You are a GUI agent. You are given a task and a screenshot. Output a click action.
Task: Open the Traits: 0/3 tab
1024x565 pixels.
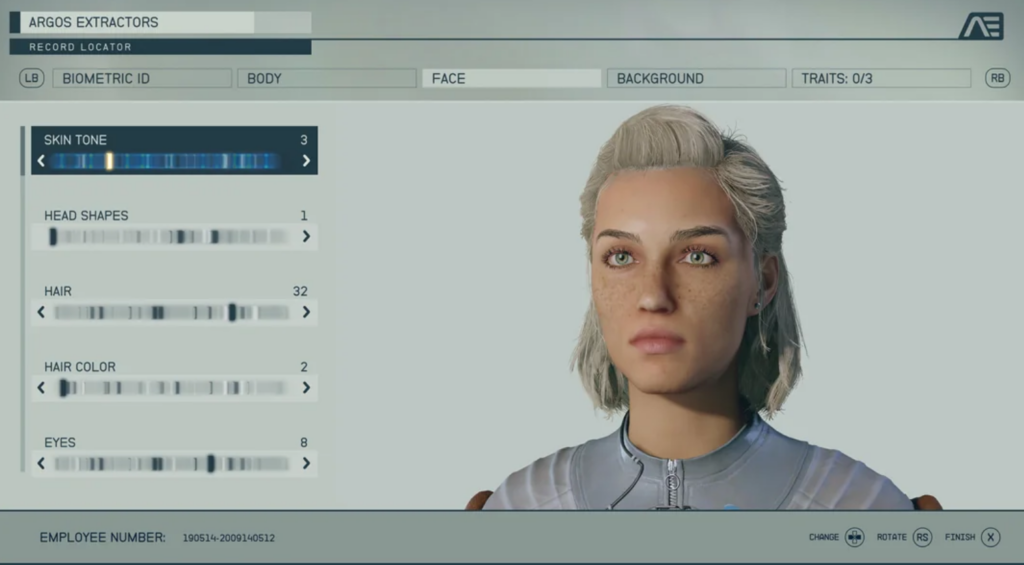[881, 78]
